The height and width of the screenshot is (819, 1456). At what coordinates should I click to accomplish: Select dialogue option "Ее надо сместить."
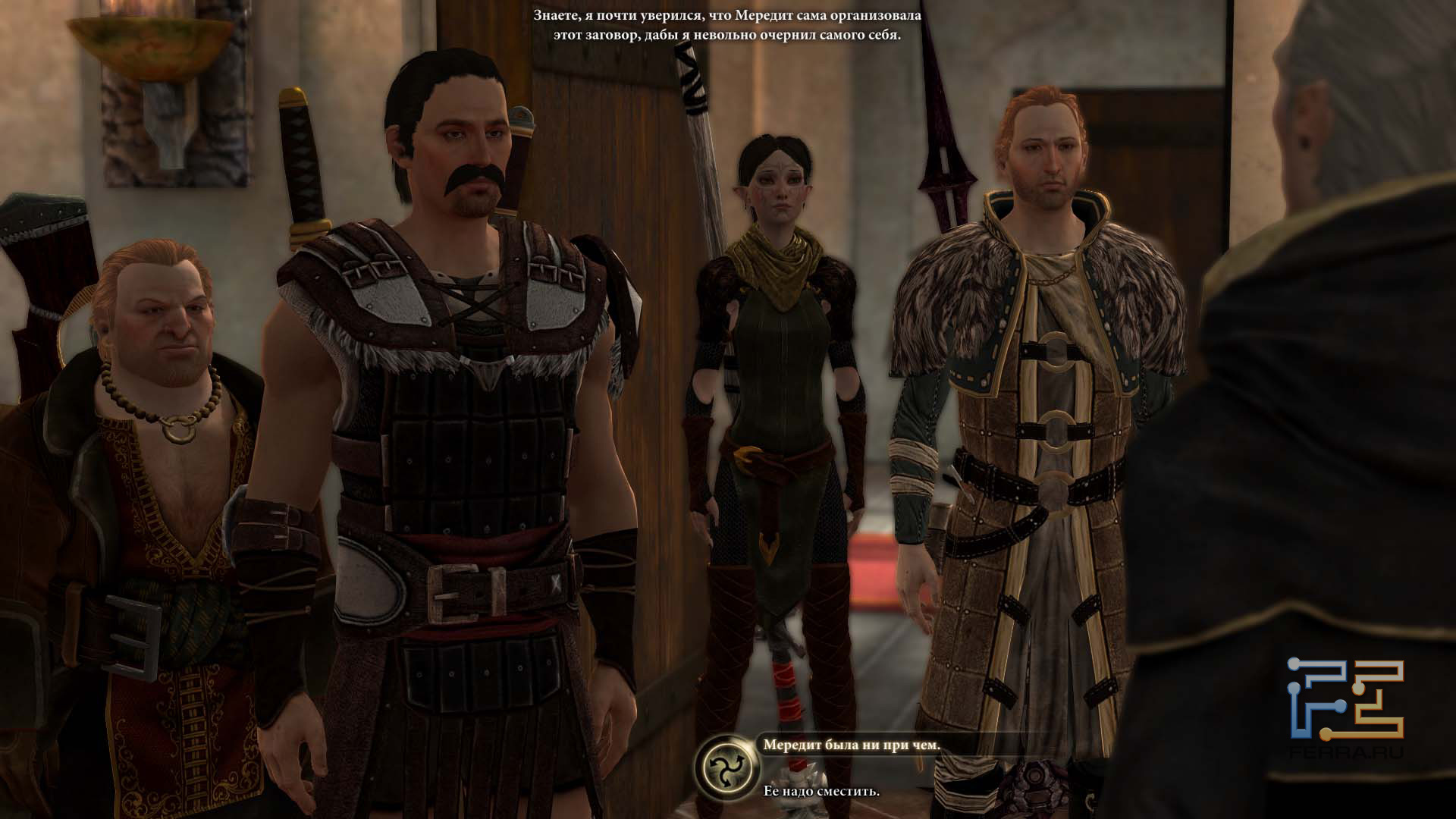(821, 791)
